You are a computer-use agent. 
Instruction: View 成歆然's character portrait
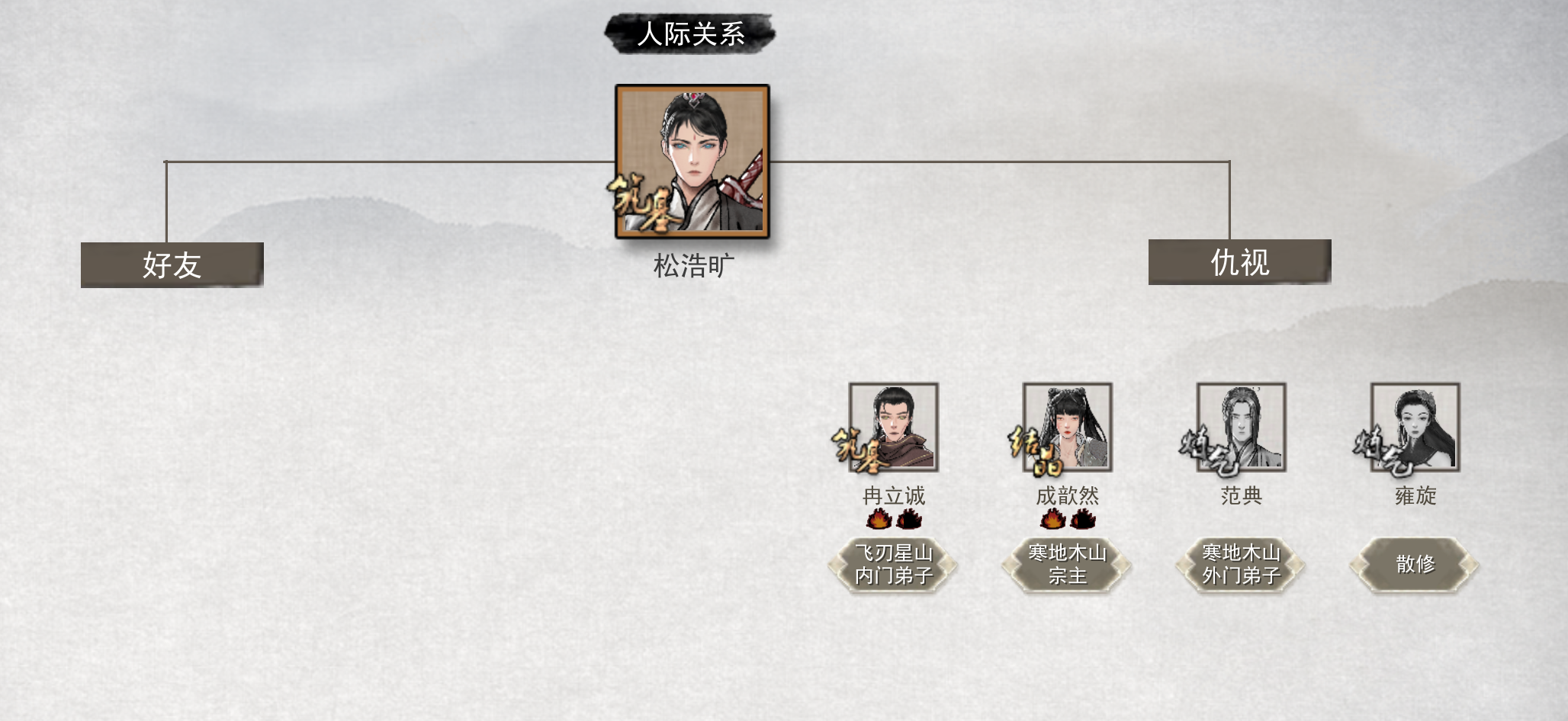pyautogui.click(x=1068, y=427)
